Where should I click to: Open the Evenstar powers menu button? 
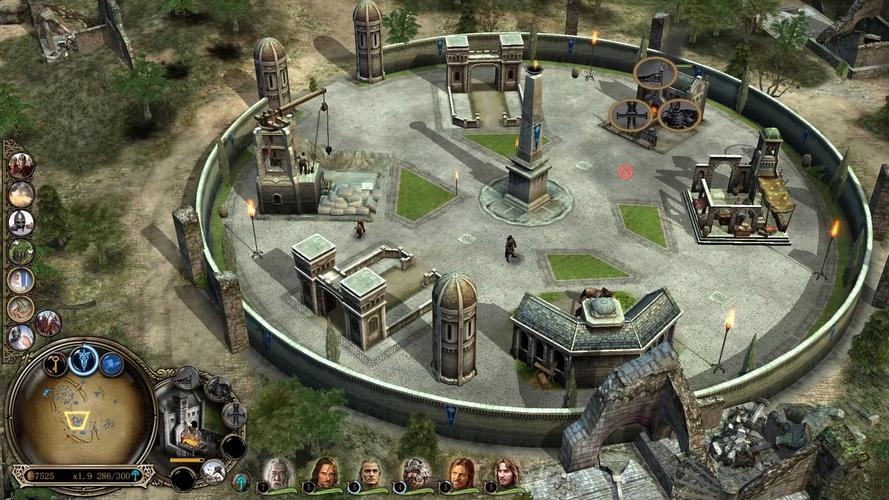pos(82,358)
